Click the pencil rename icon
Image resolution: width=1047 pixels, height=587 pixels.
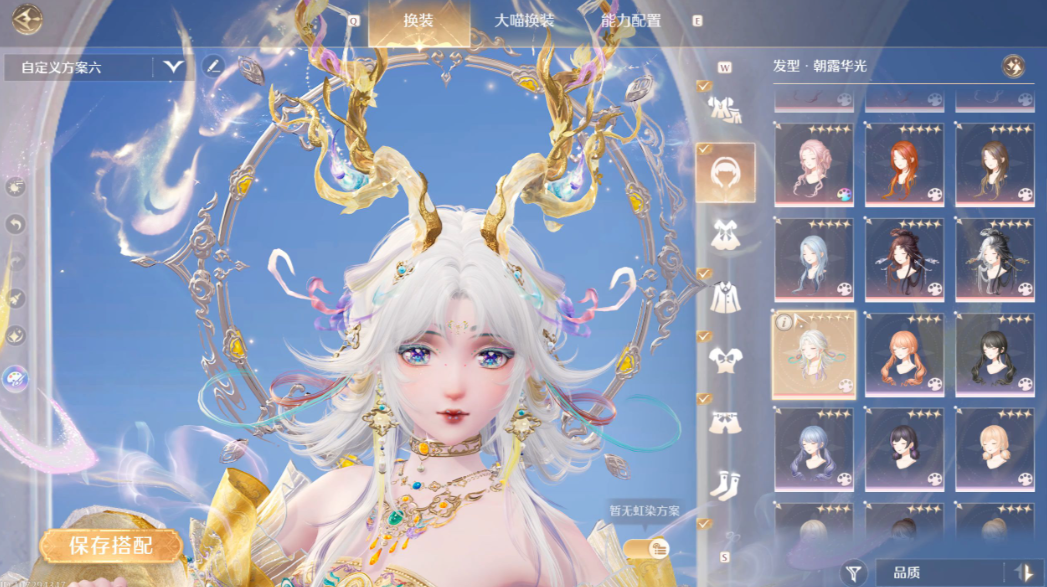tap(212, 67)
